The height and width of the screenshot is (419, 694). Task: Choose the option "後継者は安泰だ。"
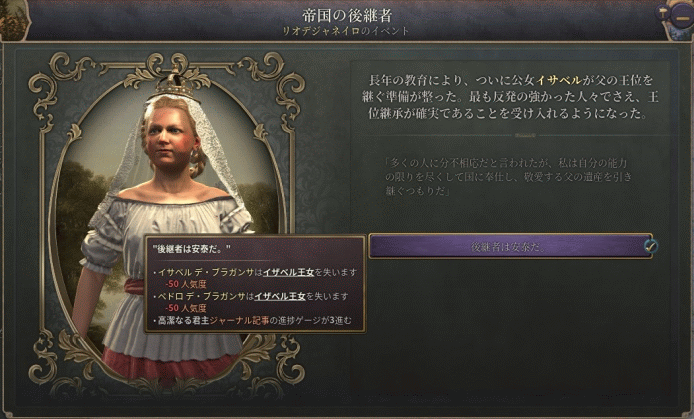pos(509,246)
